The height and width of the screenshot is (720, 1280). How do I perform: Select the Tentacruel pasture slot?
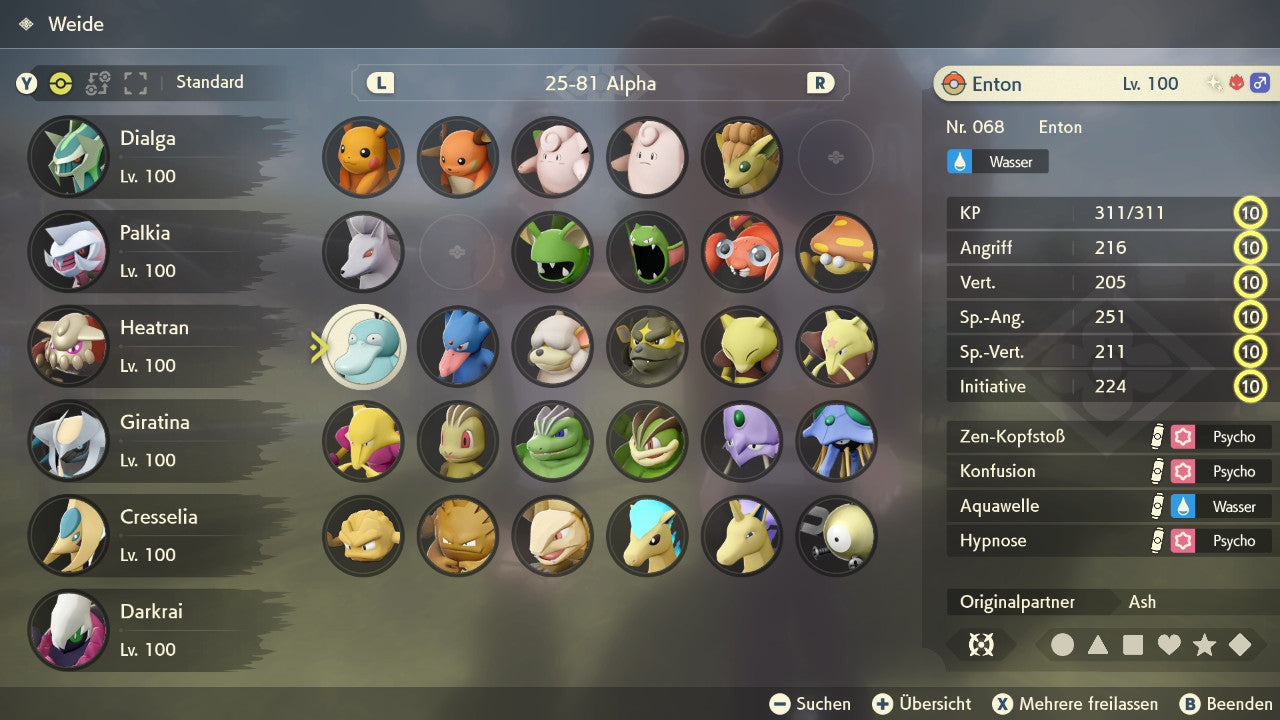(x=836, y=441)
